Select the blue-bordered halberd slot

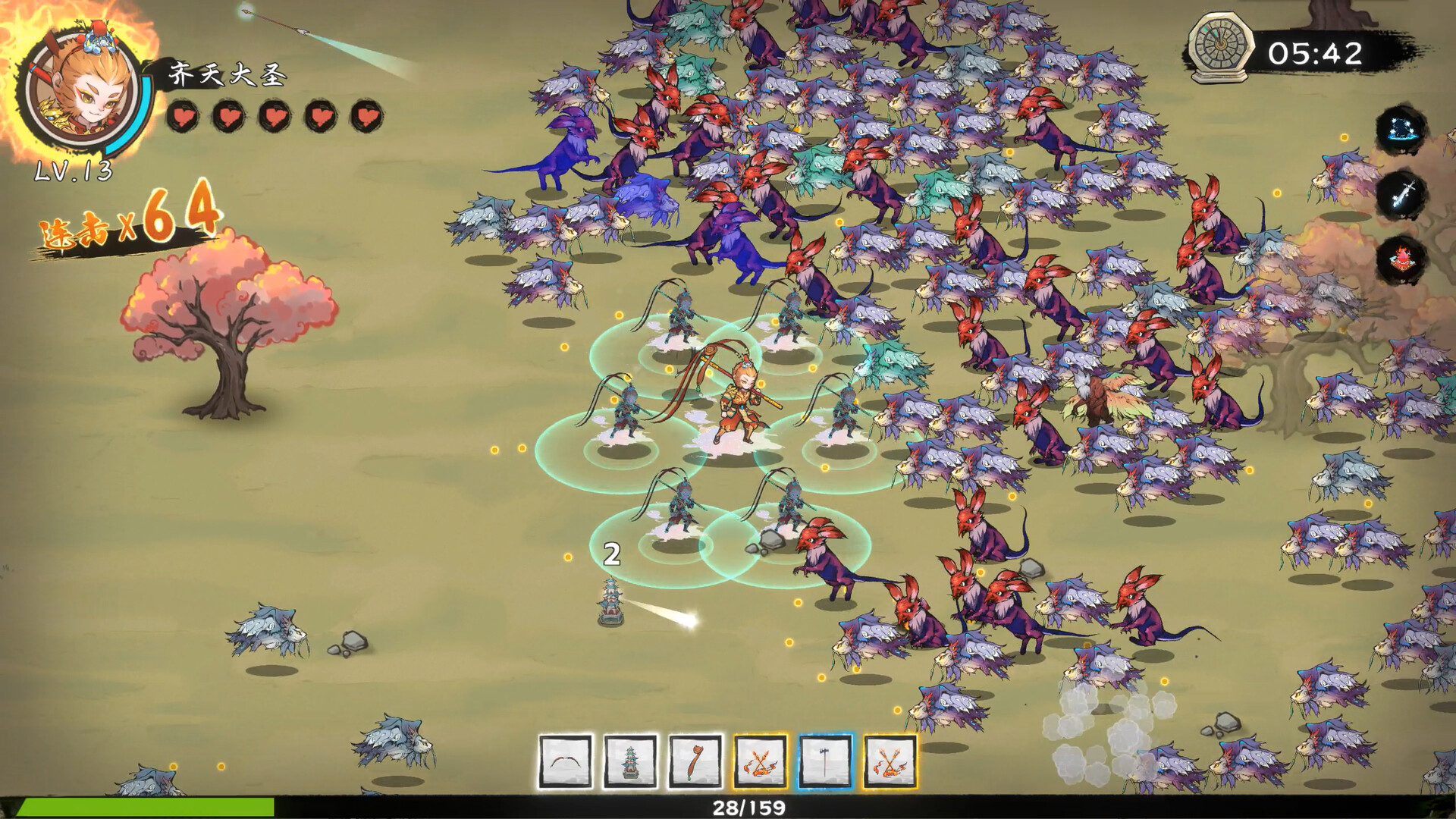[x=825, y=761]
